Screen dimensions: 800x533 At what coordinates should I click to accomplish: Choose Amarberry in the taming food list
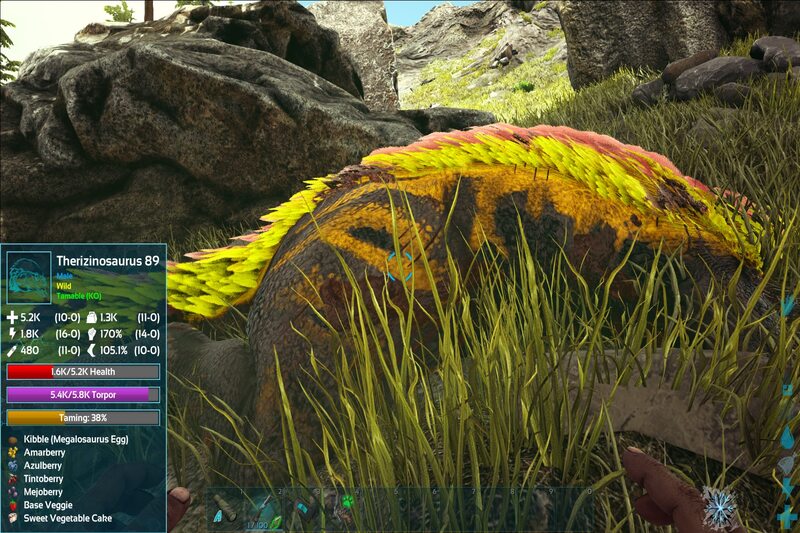coord(44,452)
